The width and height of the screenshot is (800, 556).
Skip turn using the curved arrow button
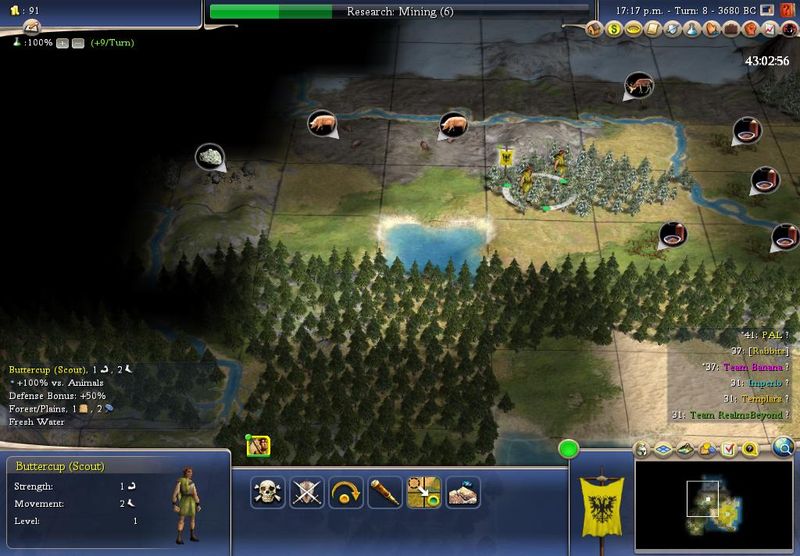[x=346, y=491]
